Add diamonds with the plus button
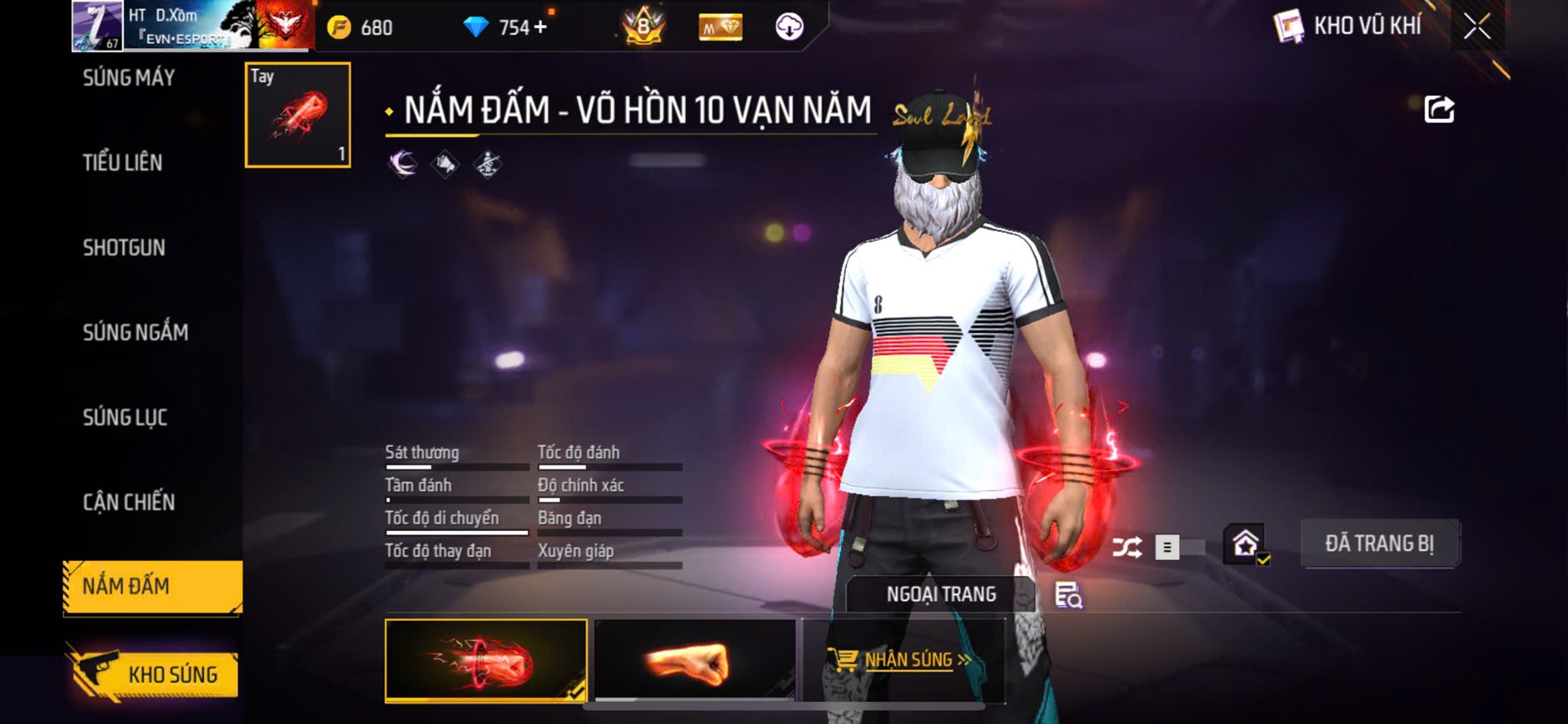Viewport: 1568px width, 724px height. (x=540, y=27)
